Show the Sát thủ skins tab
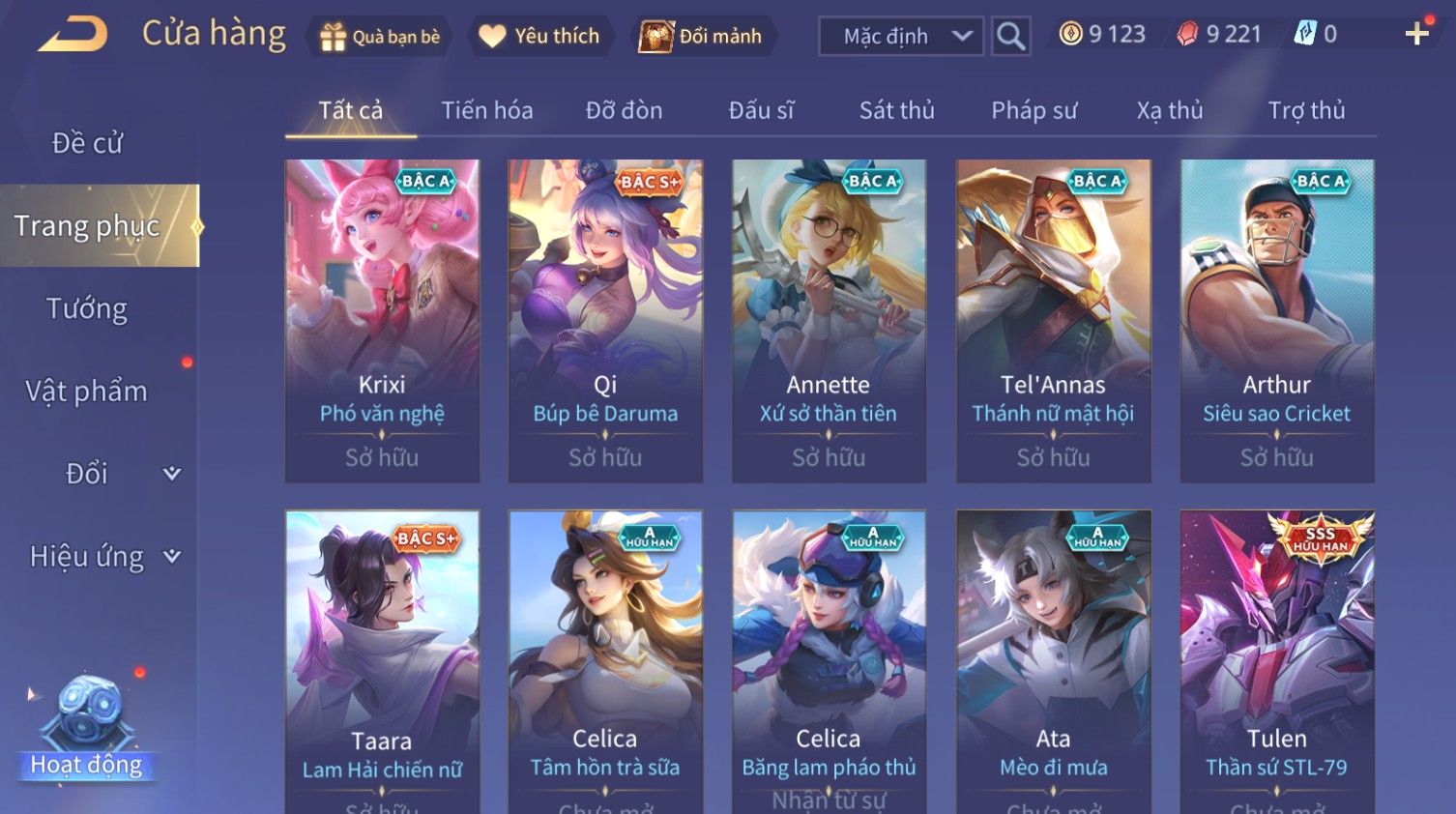Screen dimensions: 1456x814 click(896, 110)
